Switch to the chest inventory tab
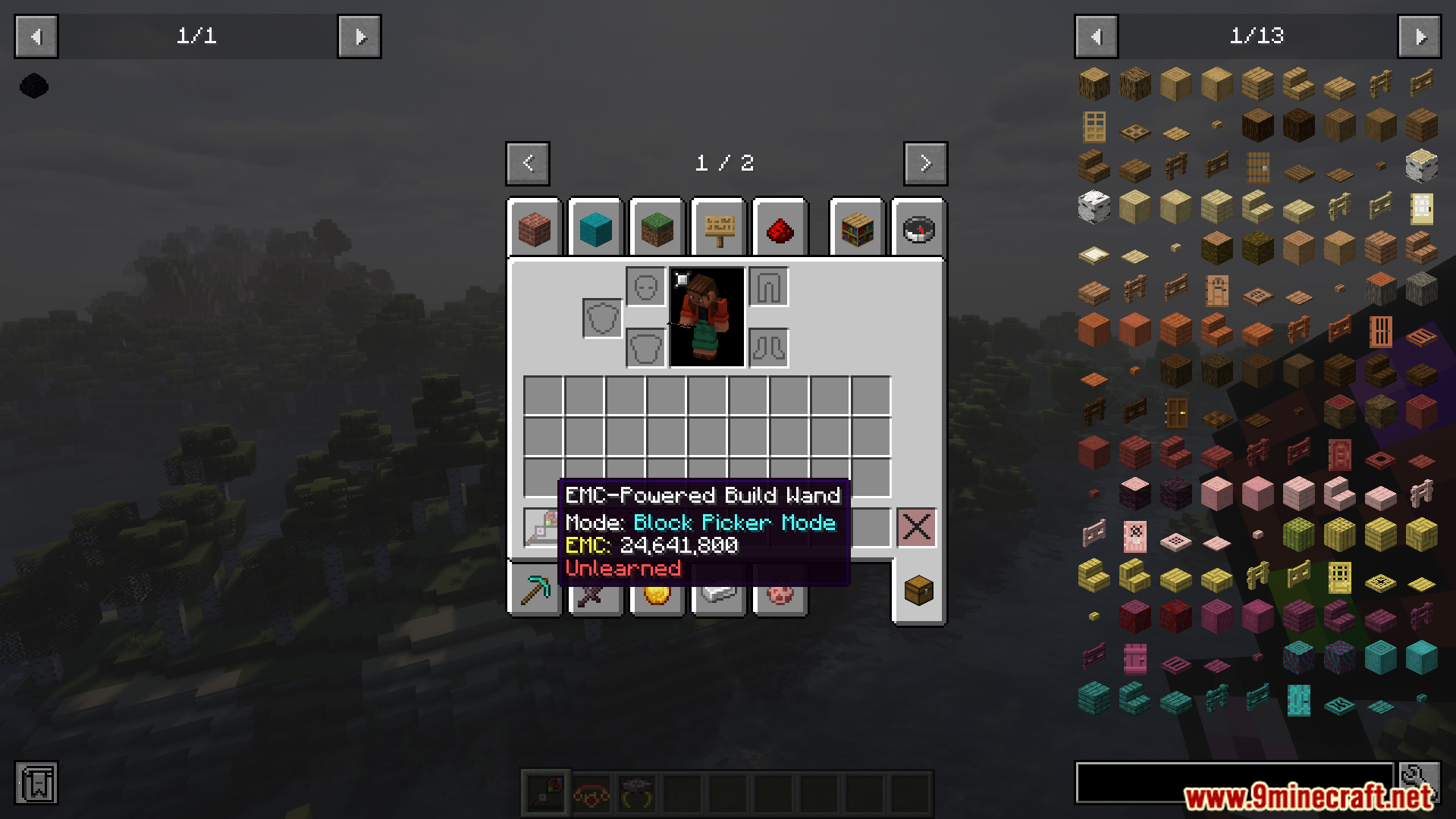 pyautogui.click(x=918, y=591)
